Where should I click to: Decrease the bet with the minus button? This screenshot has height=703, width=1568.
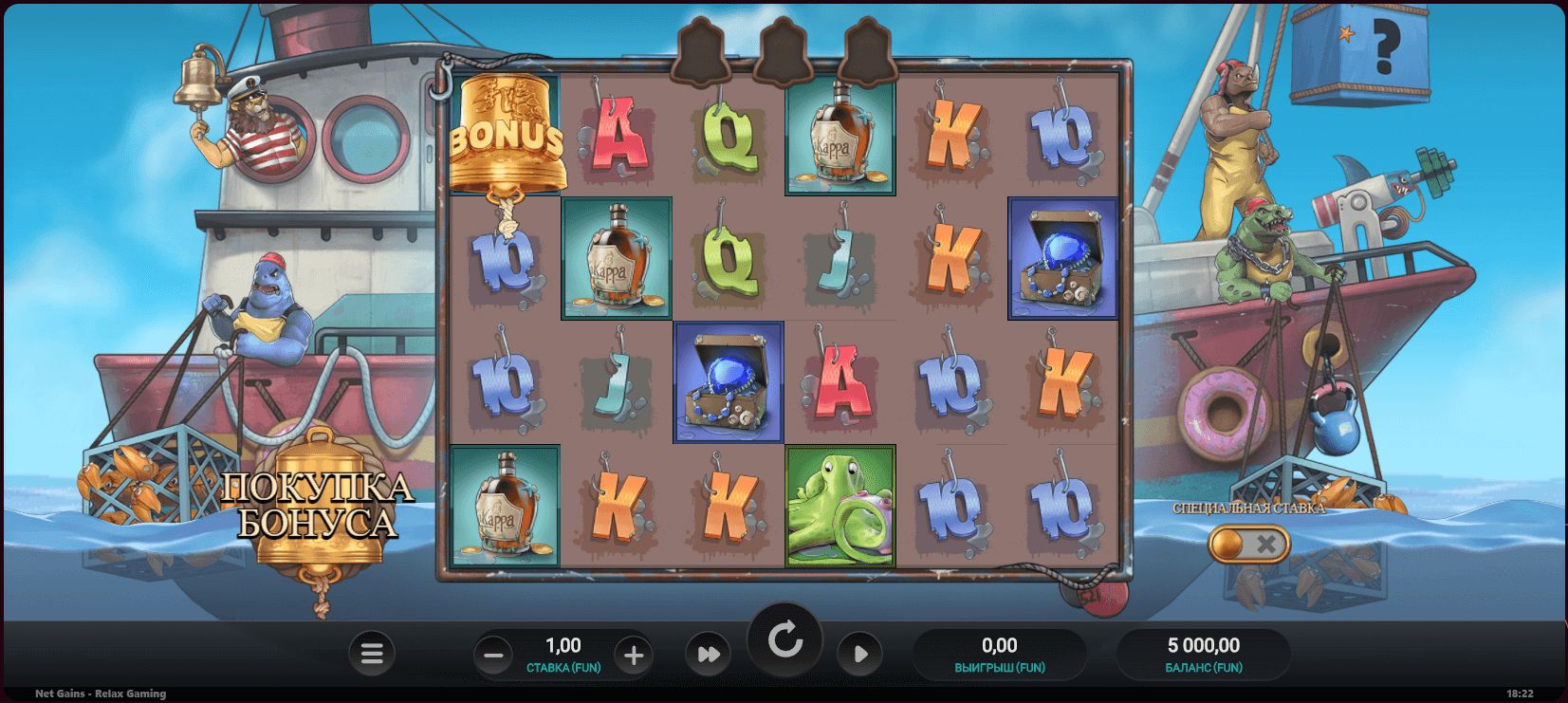pos(493,655)
